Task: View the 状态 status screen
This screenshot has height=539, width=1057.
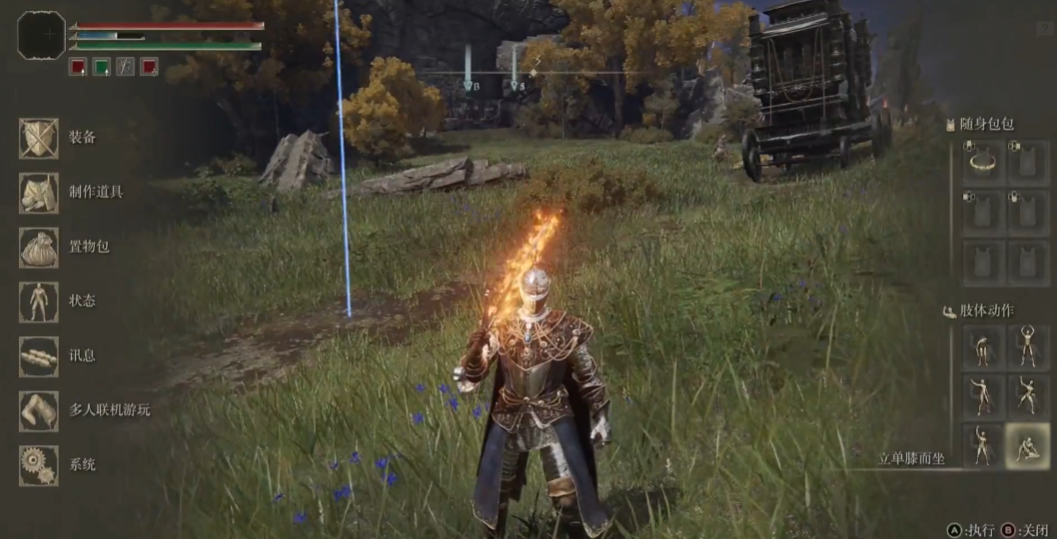Action: click(40, 301)
